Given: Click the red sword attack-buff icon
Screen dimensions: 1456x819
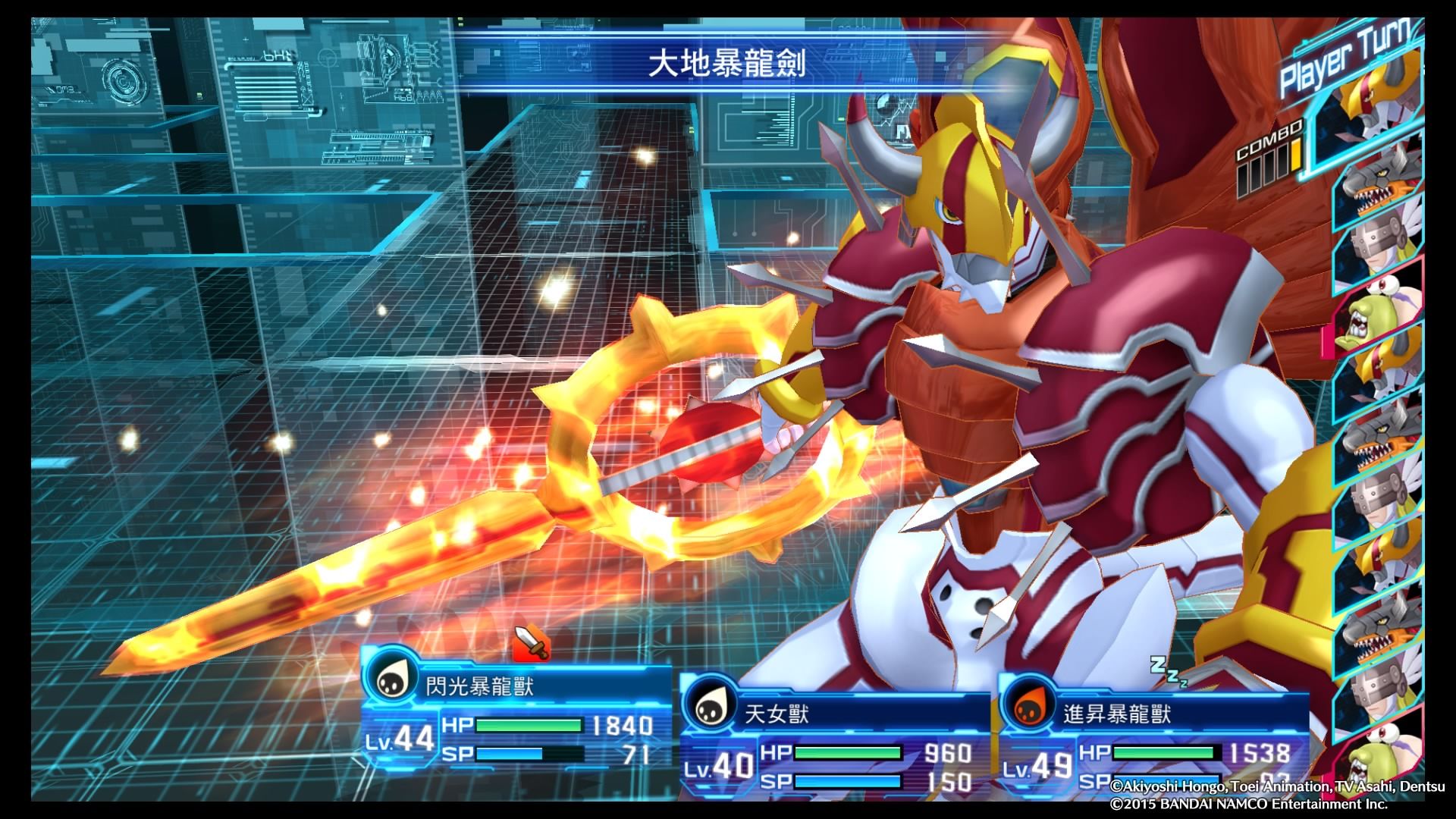Looking at the screenshot, I should pyautogui.click(x=531, y=643).
